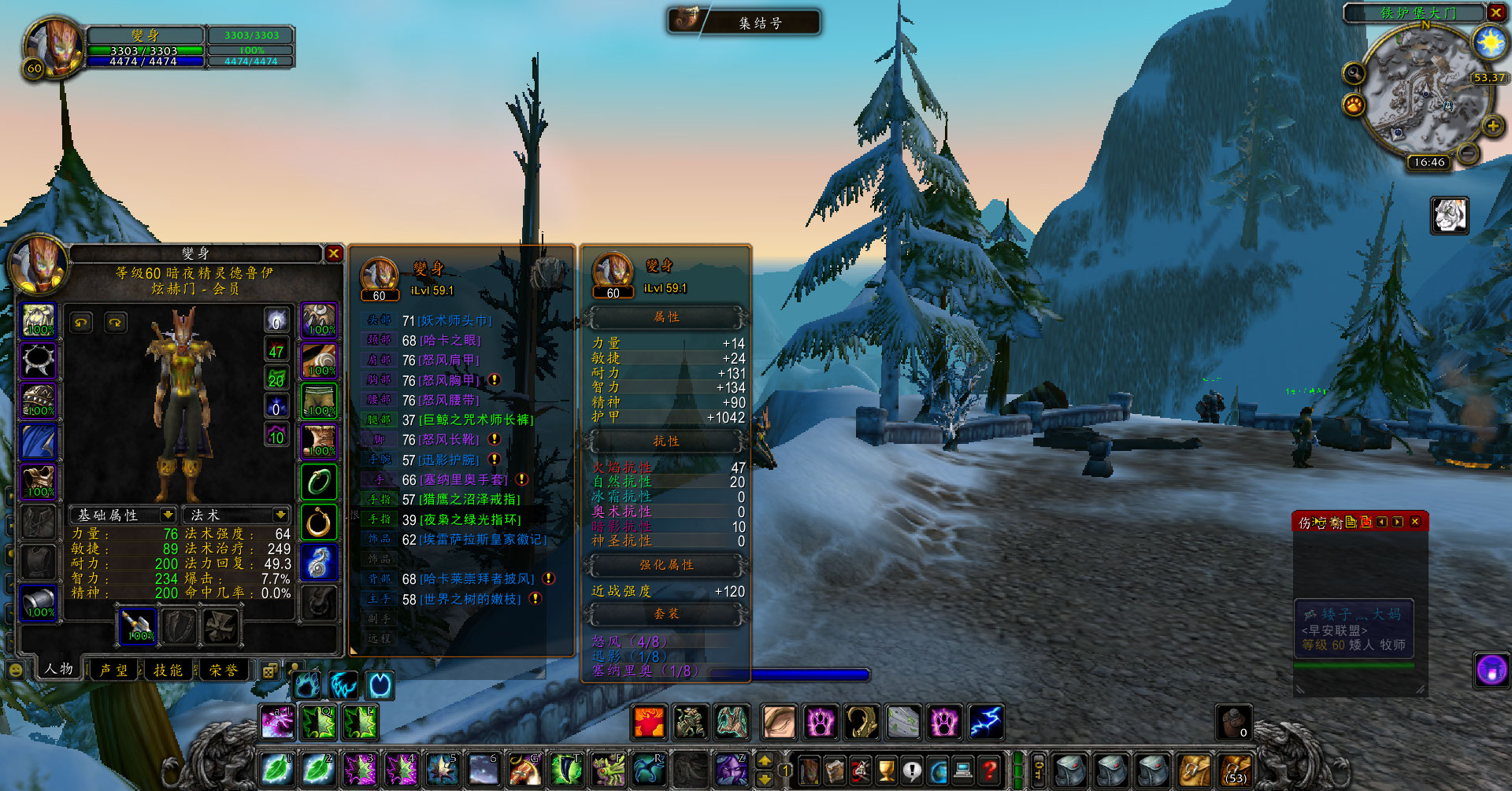Switch to the 声望 reputation tab
Viewport: 1512px width, 791px height.
click(x=113, y=670)
